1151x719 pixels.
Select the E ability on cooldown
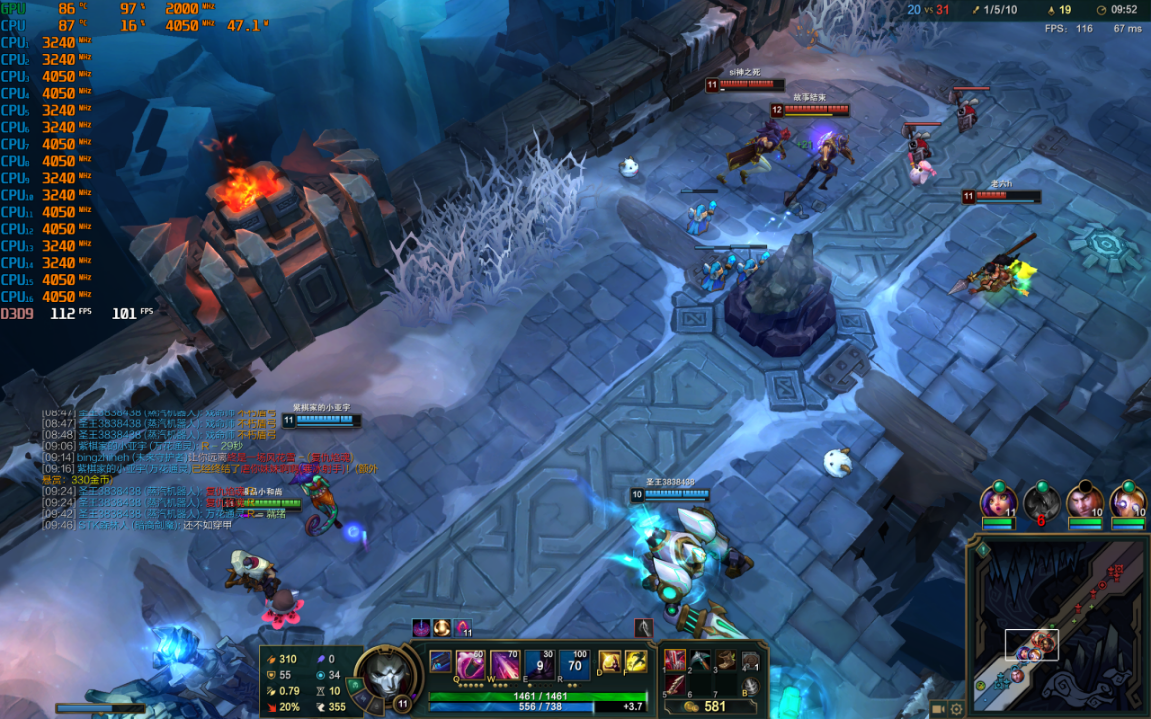pos(540,665)
